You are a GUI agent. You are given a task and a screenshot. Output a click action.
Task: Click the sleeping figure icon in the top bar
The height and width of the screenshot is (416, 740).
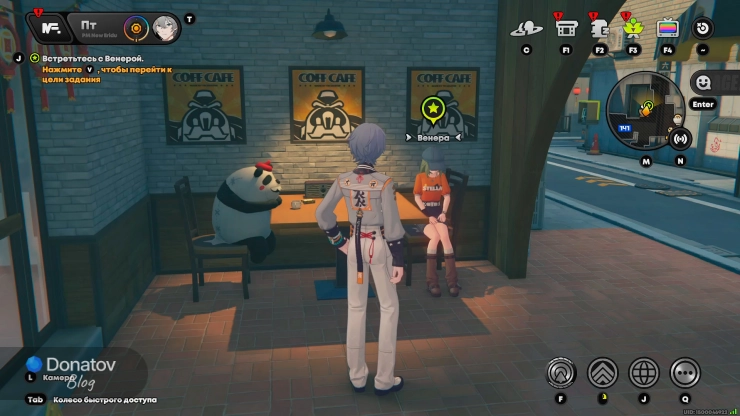point(601,28)
